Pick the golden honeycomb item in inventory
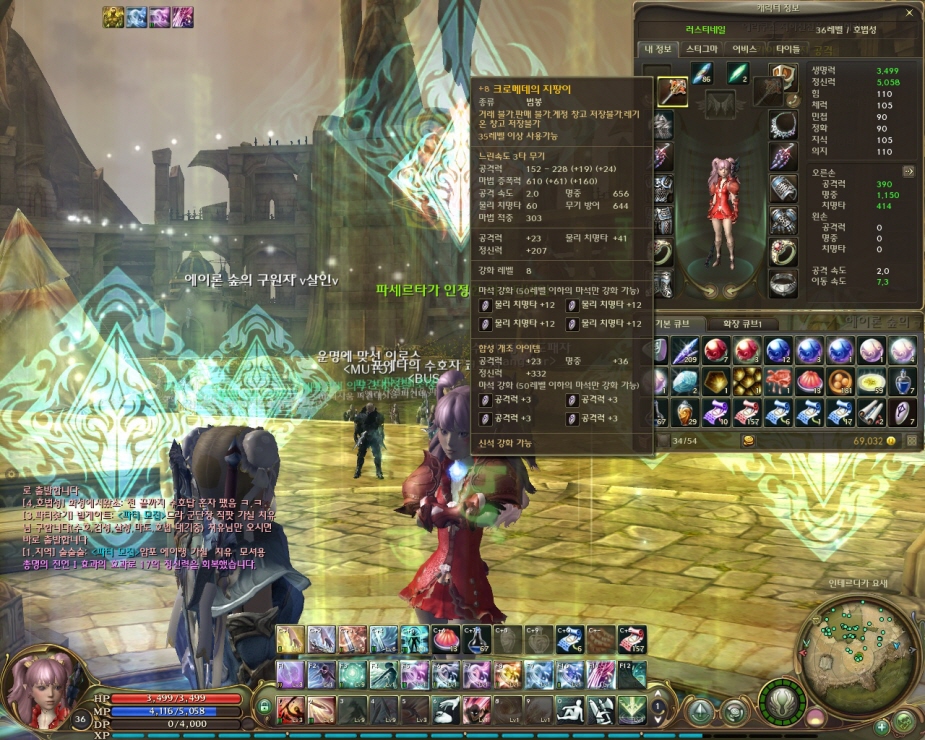The height and width of the screenshot is (740, 925). [x=746, y=381]
